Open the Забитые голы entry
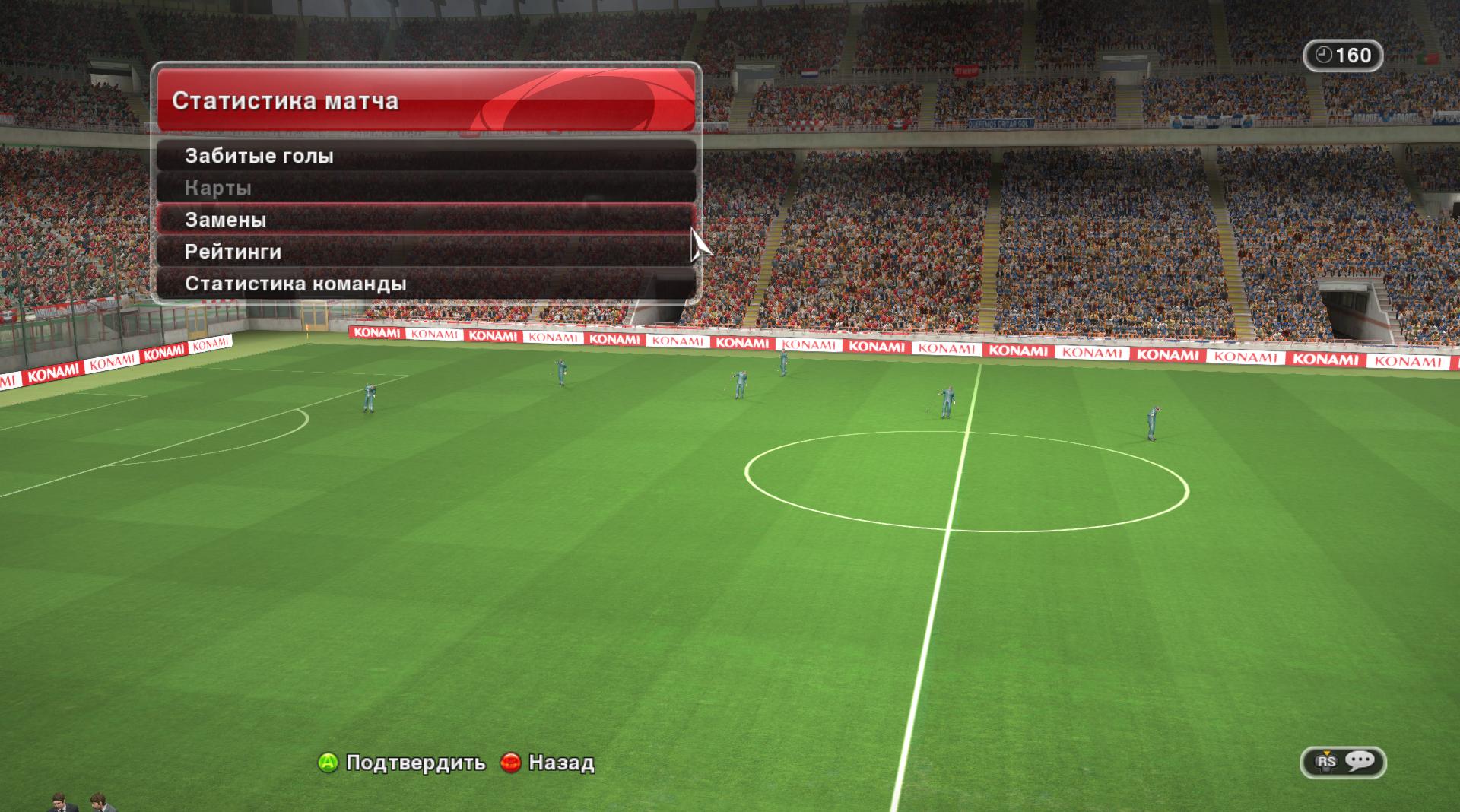 pos(426,156)
